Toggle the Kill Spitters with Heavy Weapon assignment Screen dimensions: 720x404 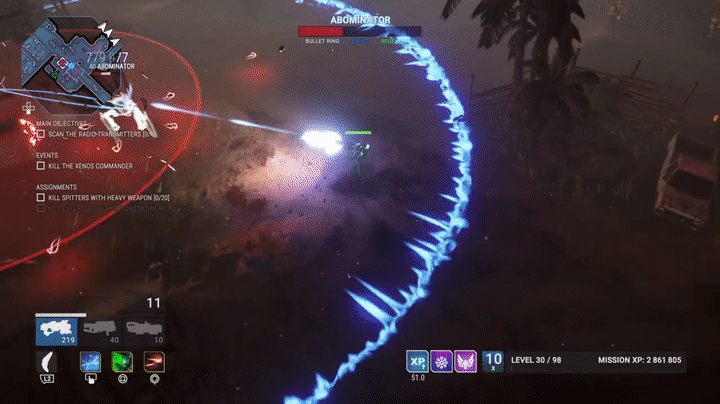41,197
